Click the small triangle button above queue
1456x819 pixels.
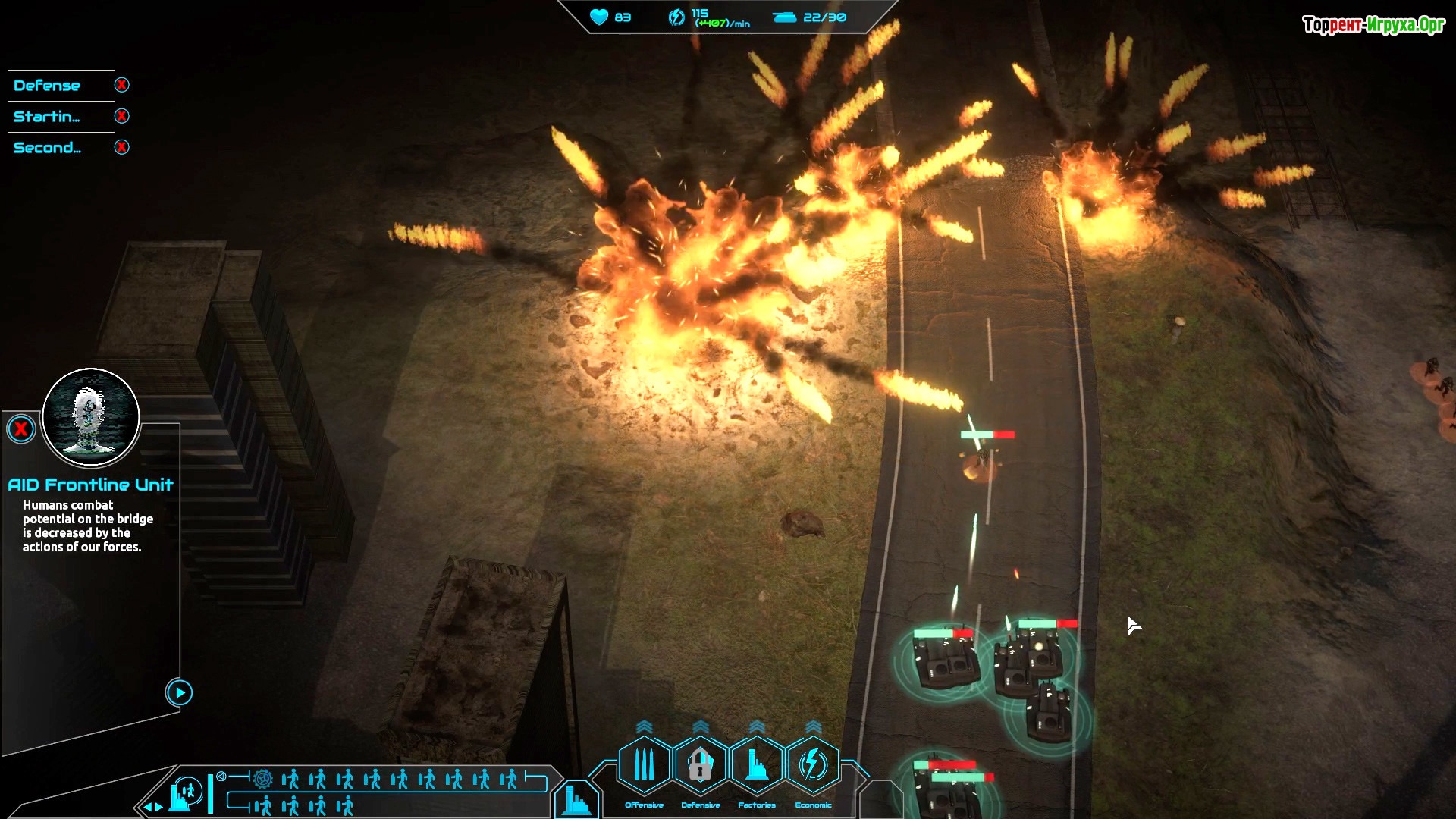(x=221, y=776)
